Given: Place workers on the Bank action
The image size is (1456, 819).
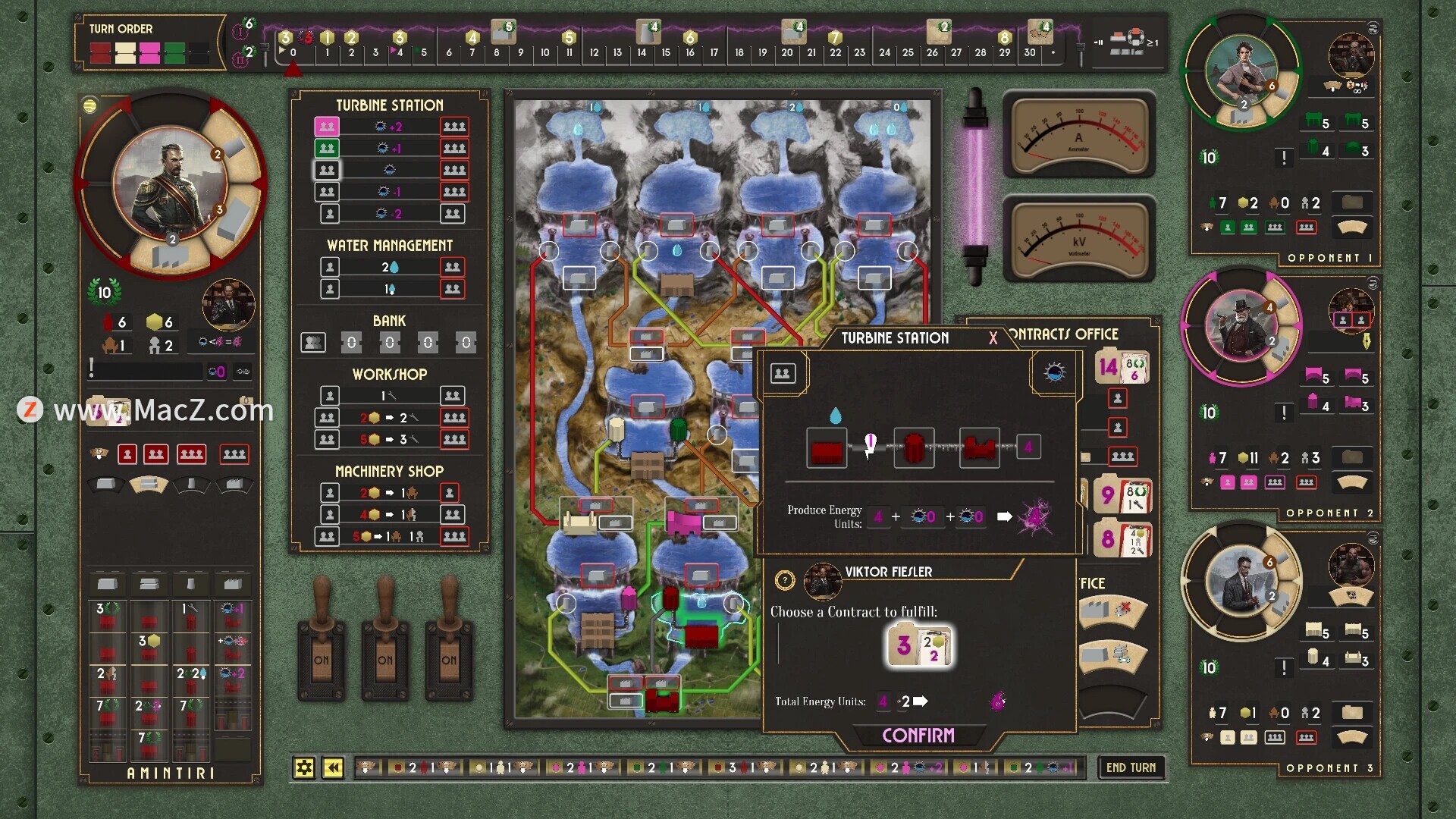Looking at the screenshot, I should [313, 343].
